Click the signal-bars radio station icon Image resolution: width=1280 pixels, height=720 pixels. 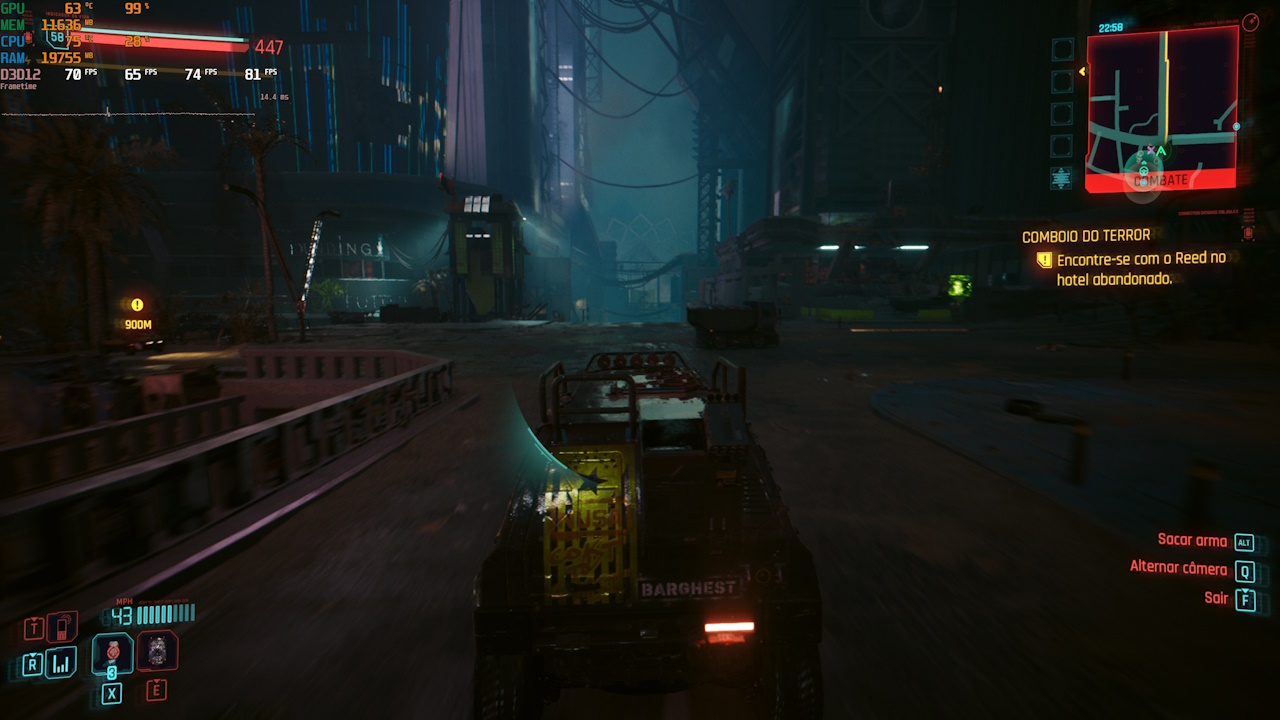click(x=60, y=663)
